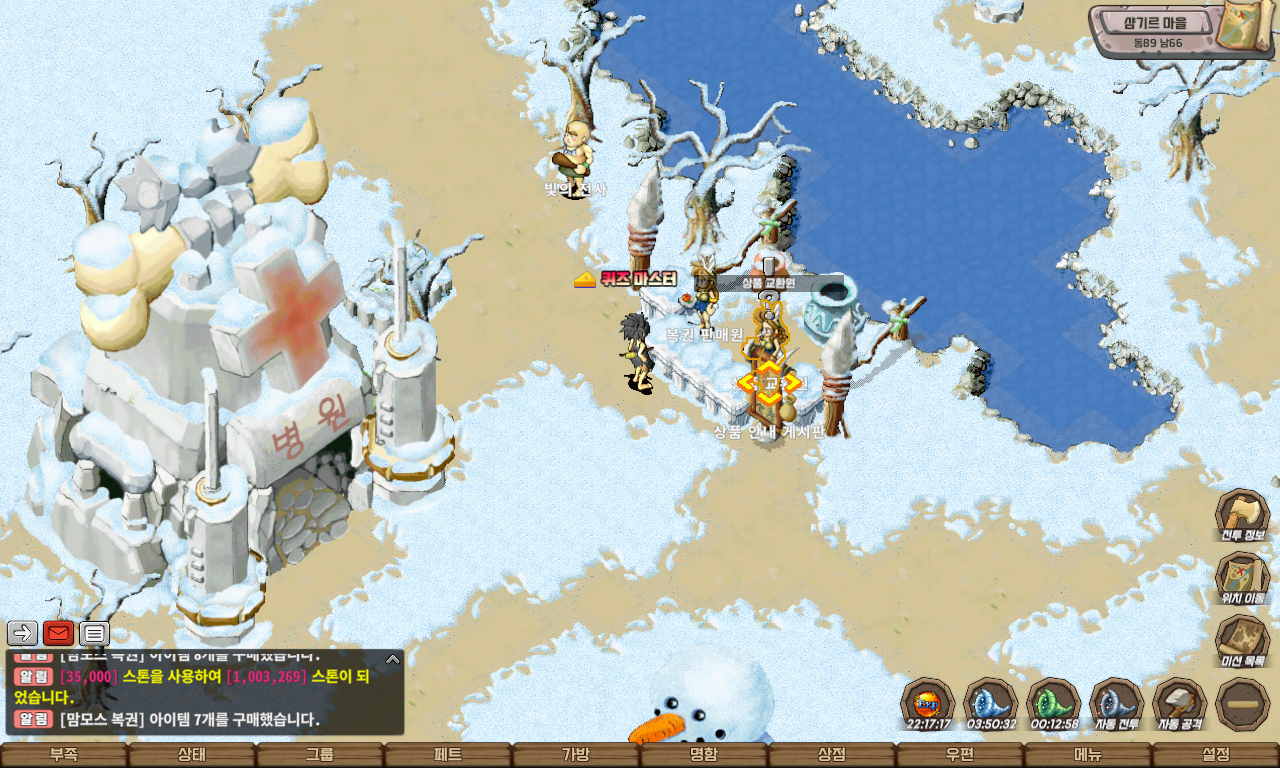Screen dimensions: 1280x768
Task: Open the 가방 (bag) inventory
Action: click(x=576, y=755)
